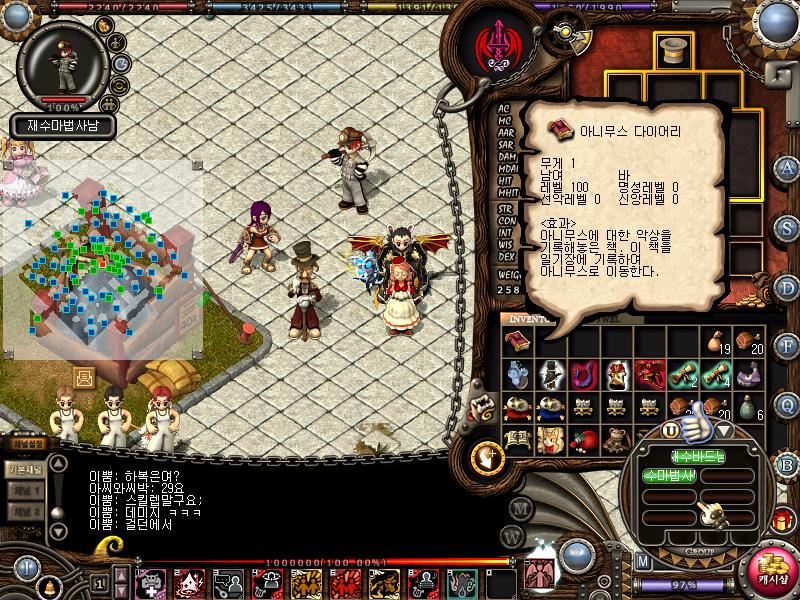Select group member 수마법사
Image resolution: width=800 pixels, height=600 pixels.
click(668, 474)
